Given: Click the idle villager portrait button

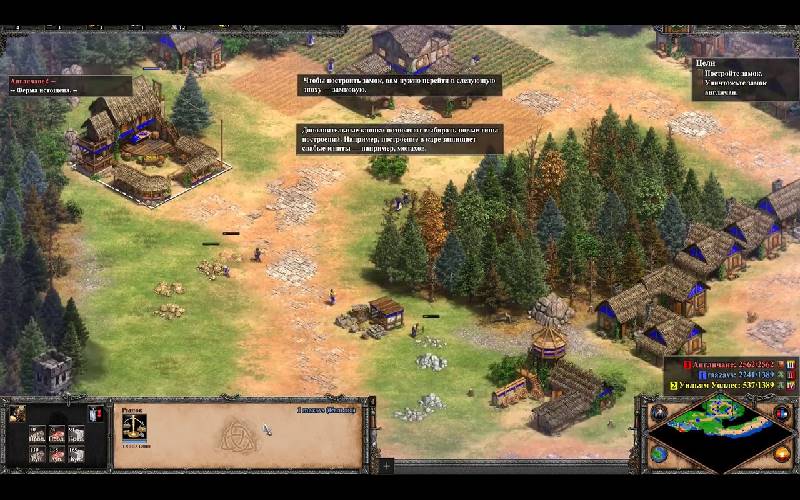Looking at the screenshot, I should 17,413.
